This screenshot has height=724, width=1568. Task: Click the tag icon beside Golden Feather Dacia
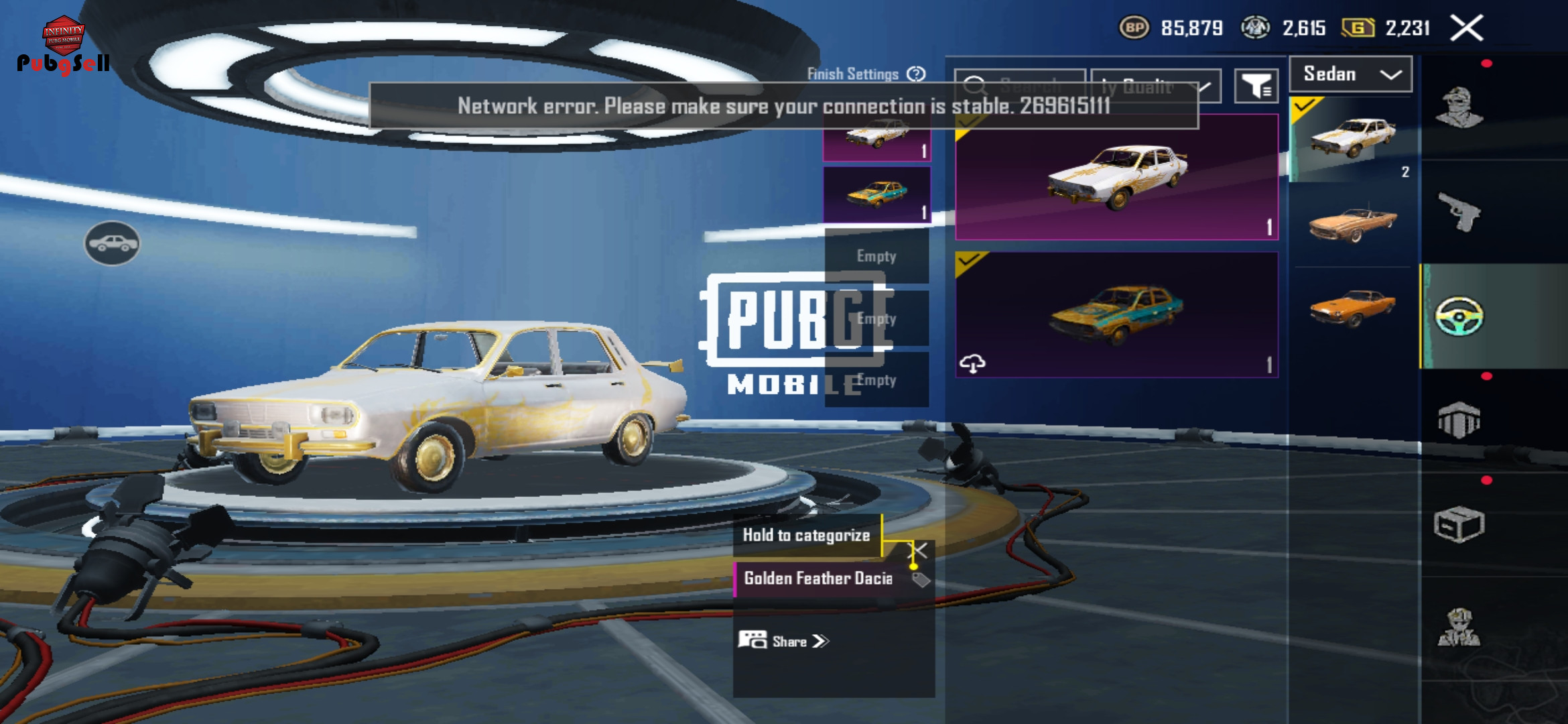coord(921,579)
